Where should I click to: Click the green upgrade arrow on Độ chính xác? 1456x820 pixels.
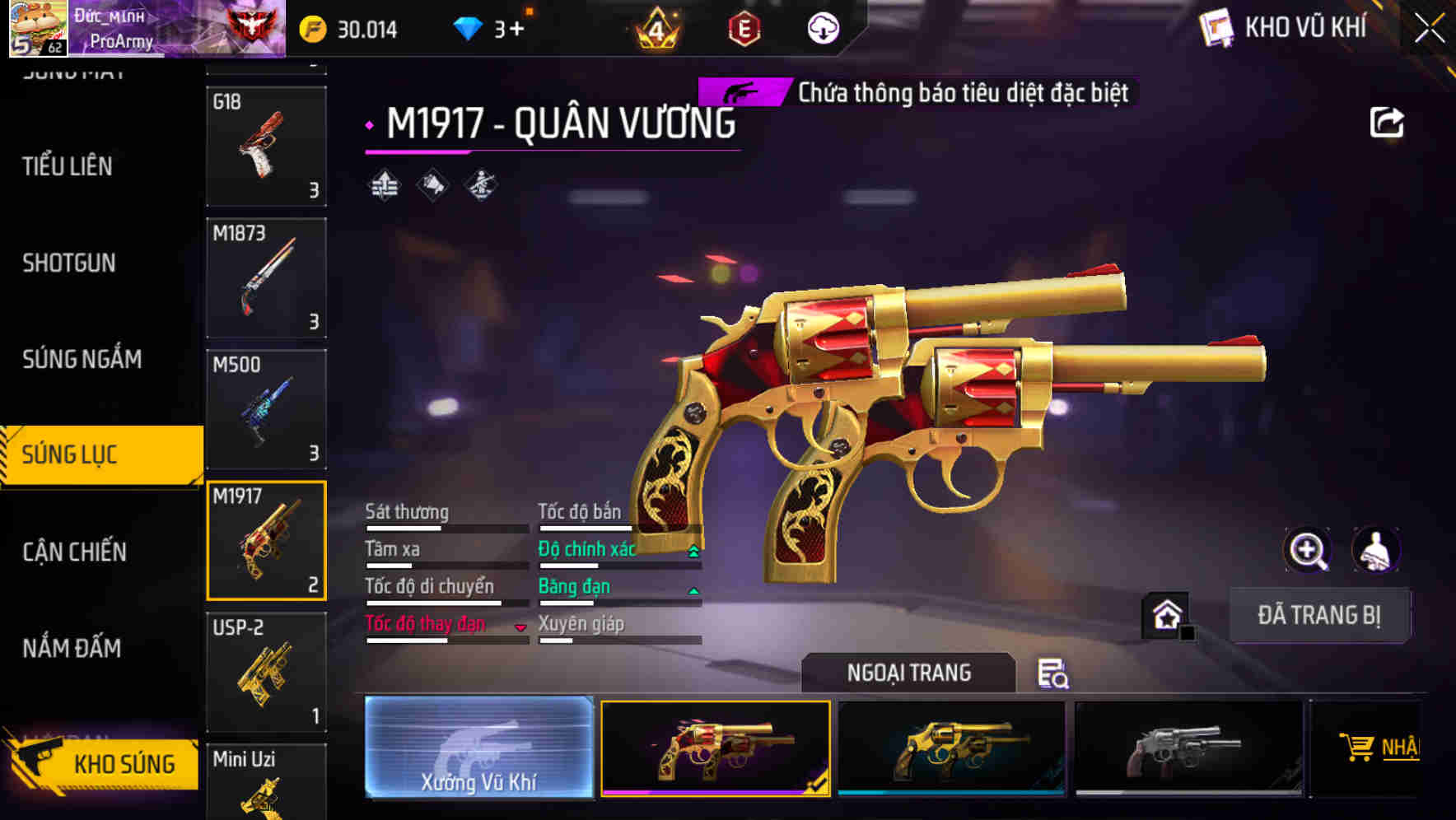coord(693,550)
